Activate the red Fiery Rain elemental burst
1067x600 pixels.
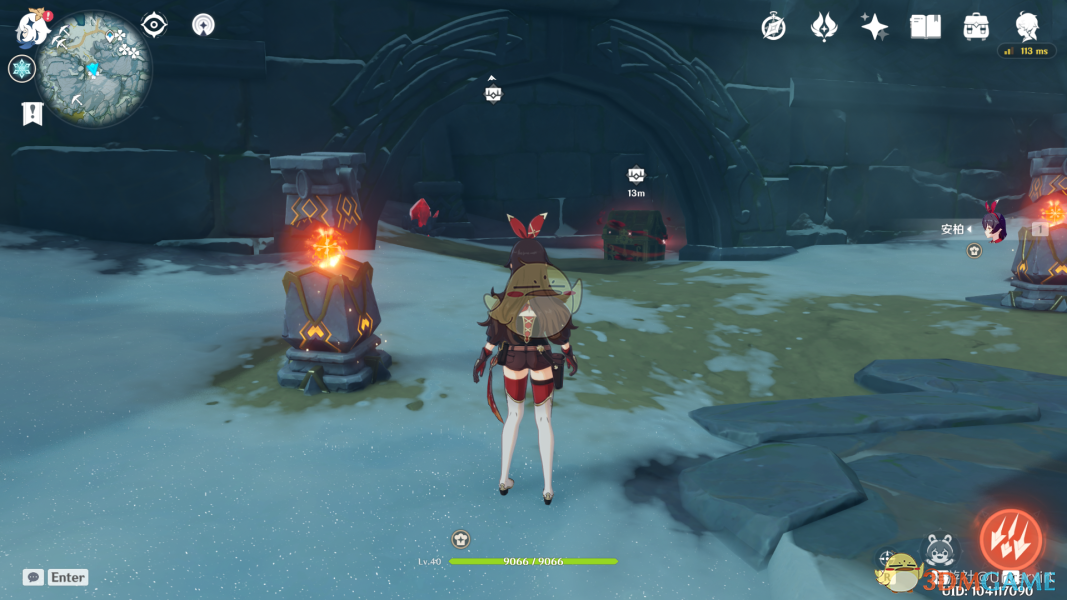(x=1010, y=541)
